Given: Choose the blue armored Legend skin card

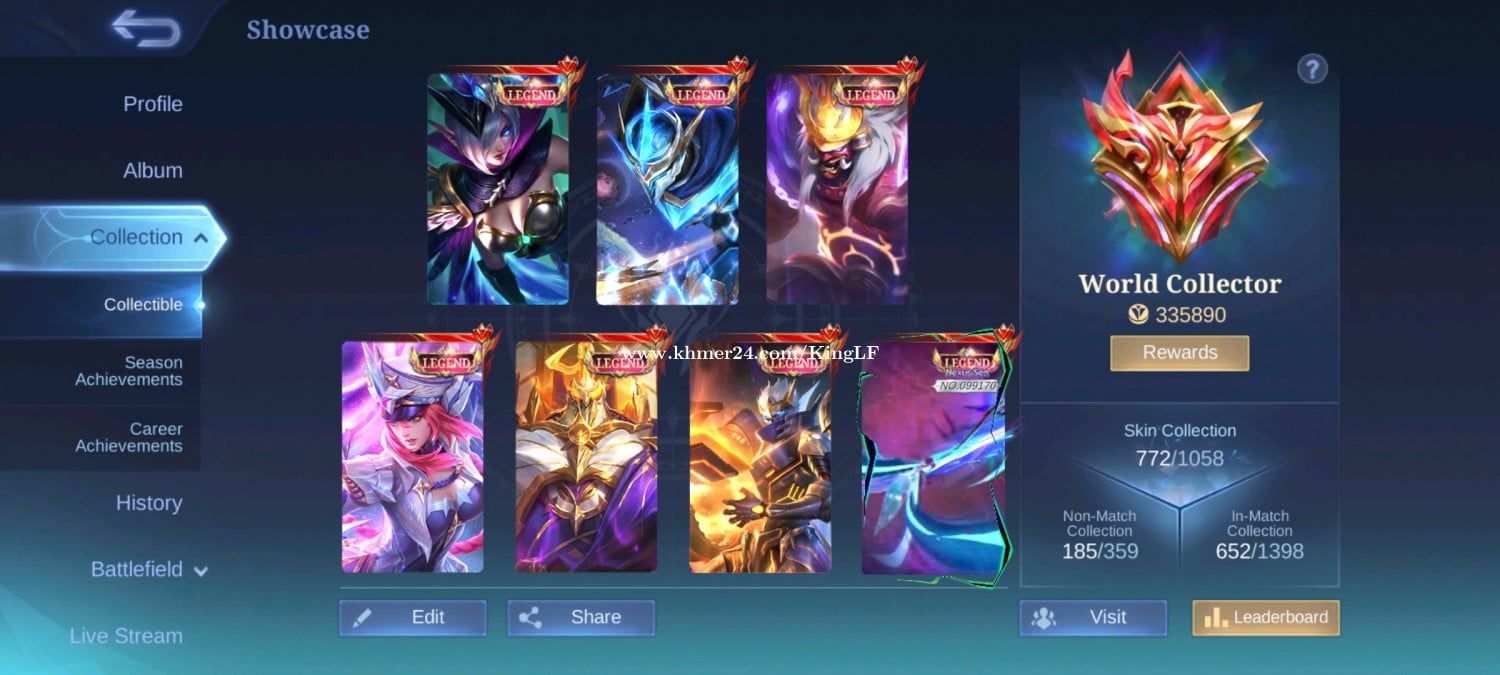Looking at the screenshot, I should coord(667,188).
